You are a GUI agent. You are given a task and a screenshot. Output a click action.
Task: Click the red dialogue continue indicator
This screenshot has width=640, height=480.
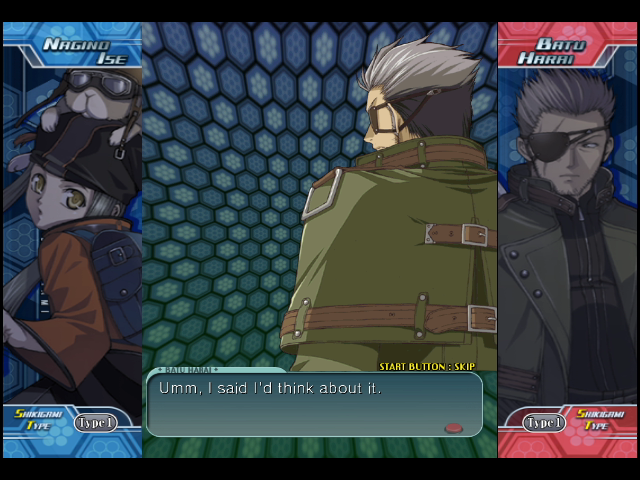point(454,428)
